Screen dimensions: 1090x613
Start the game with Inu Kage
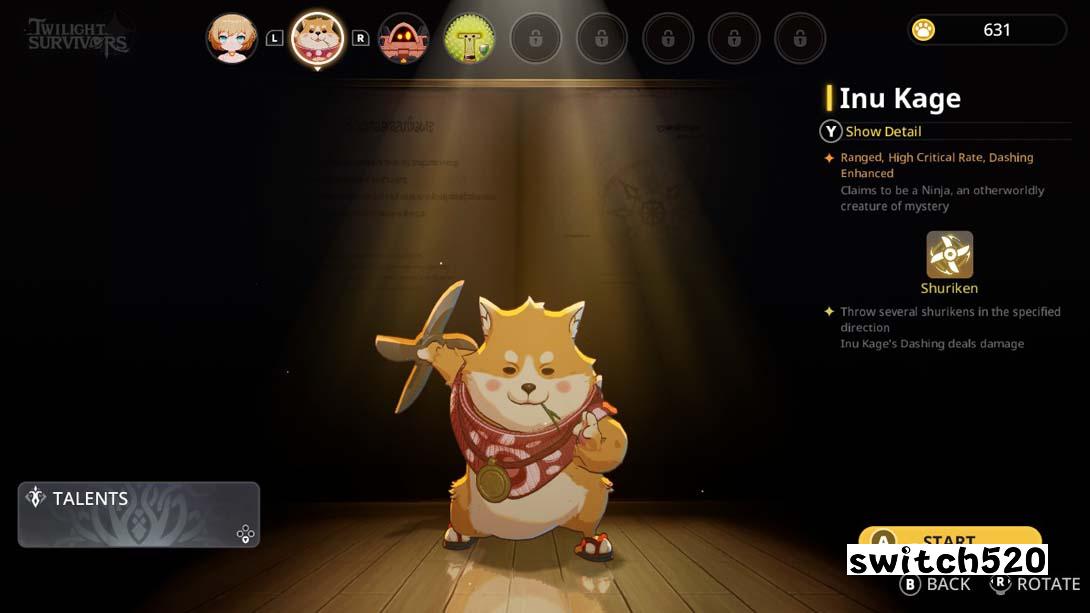click(949, 538)
